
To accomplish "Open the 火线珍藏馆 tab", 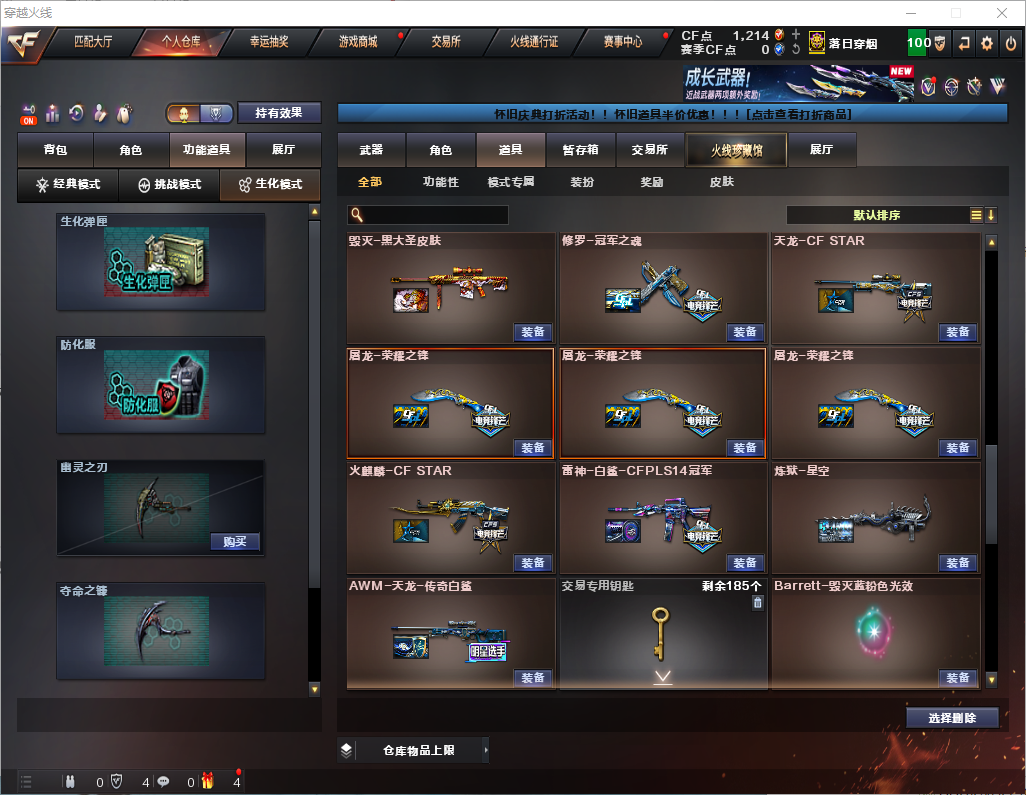I will coord(736,150).
